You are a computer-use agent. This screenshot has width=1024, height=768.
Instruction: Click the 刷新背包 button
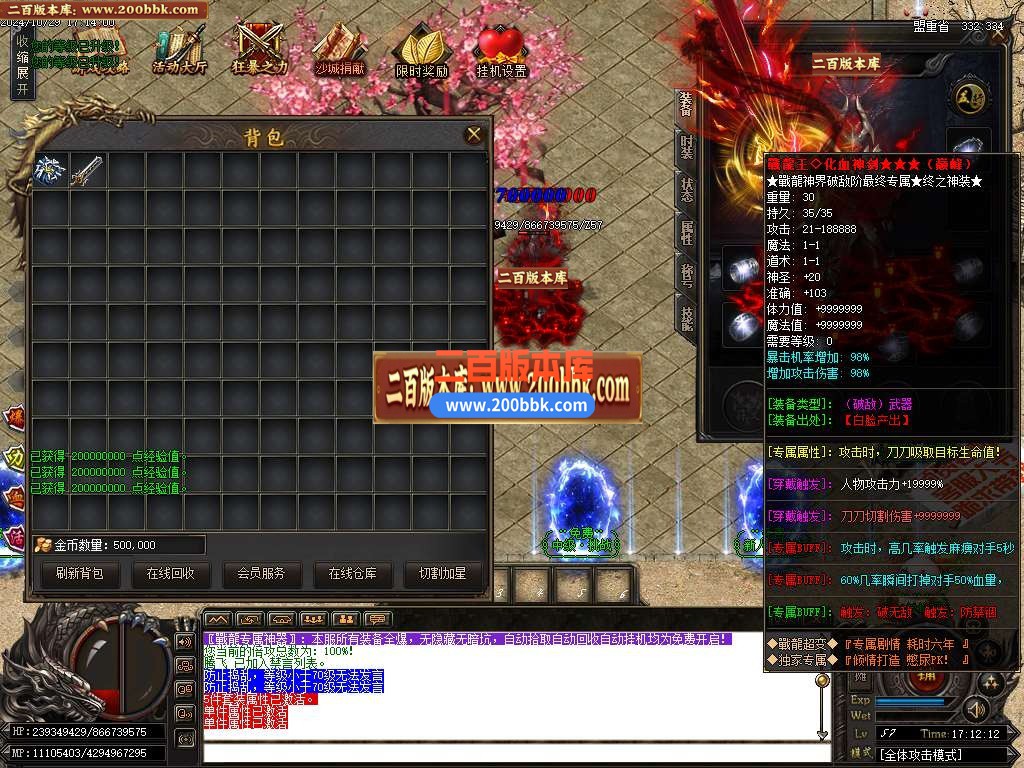79,574
